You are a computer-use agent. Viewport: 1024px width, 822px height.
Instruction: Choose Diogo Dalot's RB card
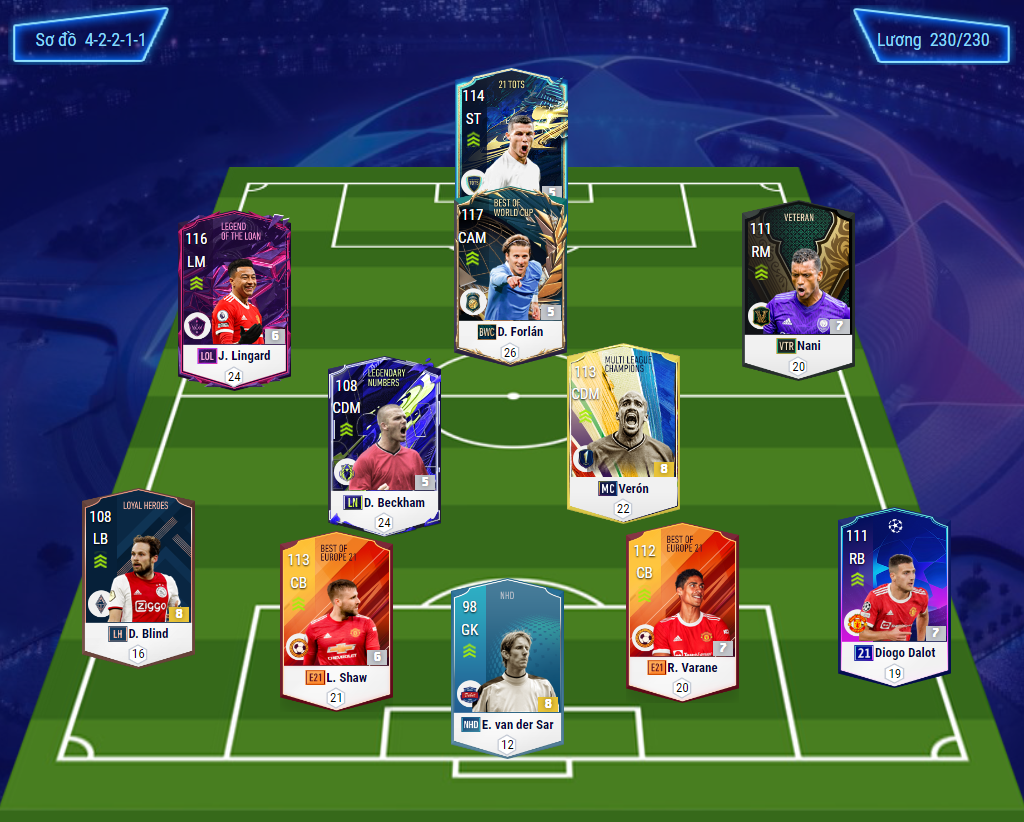(x=893, y=595)
